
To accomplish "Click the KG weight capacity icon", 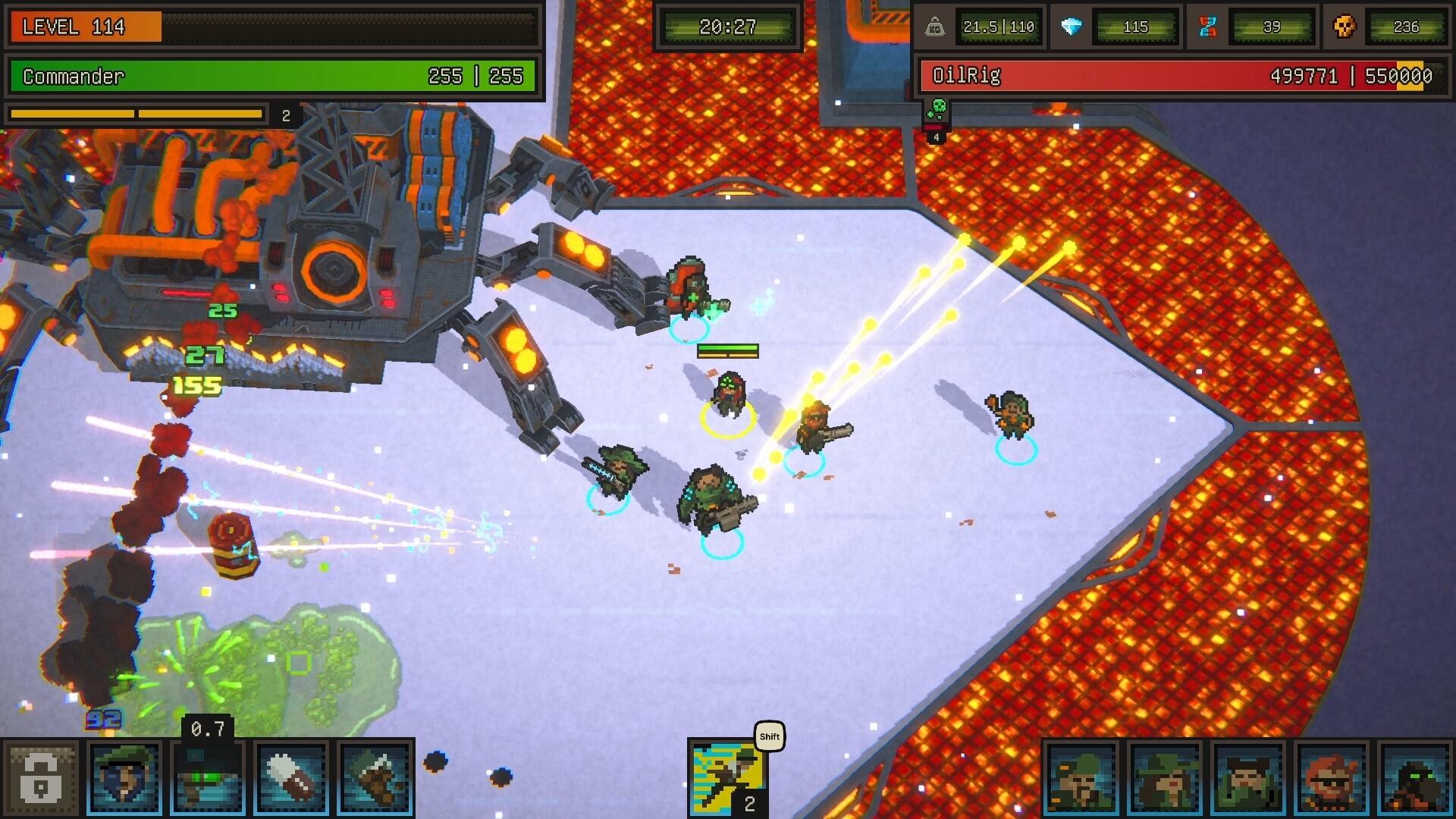I will (x=934, y=27).
